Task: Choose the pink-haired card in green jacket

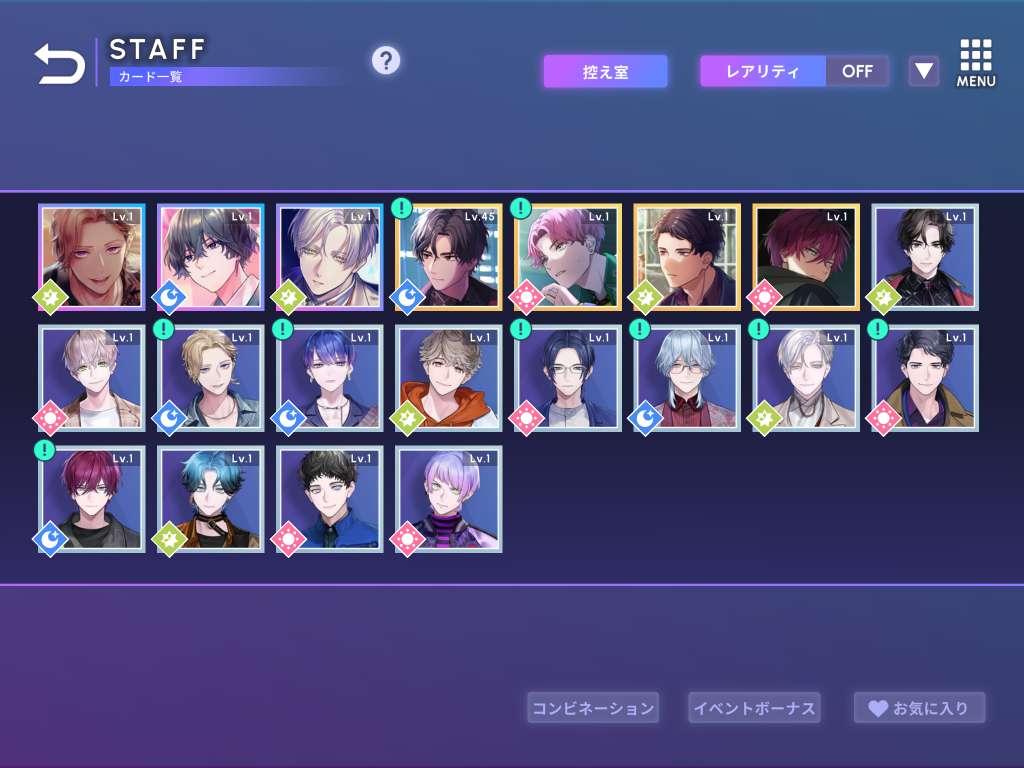Action: pos(568,257)
